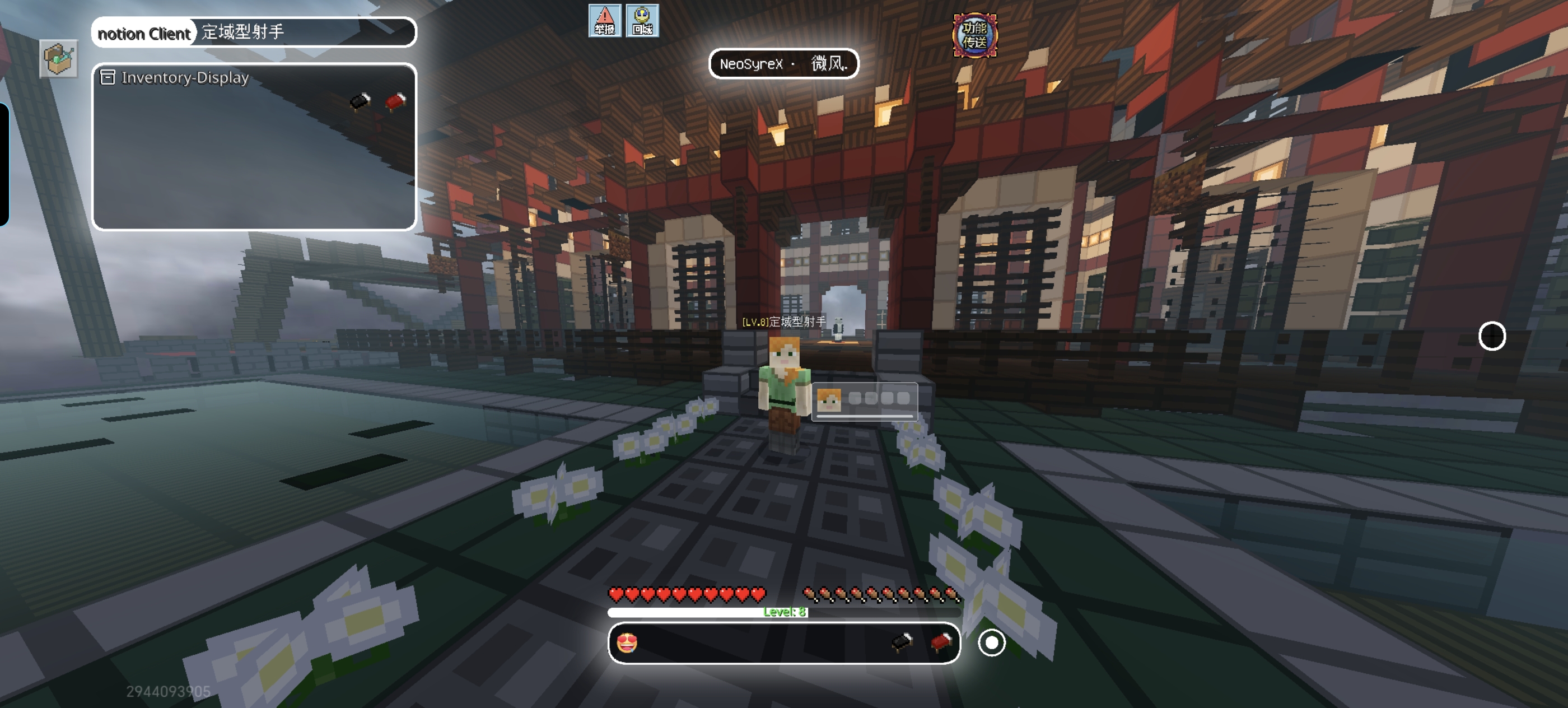Use the 回城 return-to-town button
The image size is (1568, 708).
point(642,21)
